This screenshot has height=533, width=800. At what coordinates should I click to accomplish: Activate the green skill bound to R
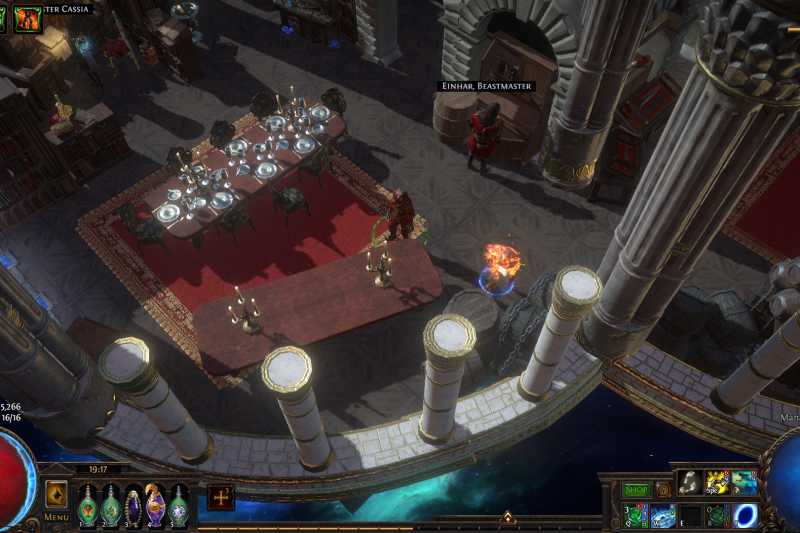717,516
